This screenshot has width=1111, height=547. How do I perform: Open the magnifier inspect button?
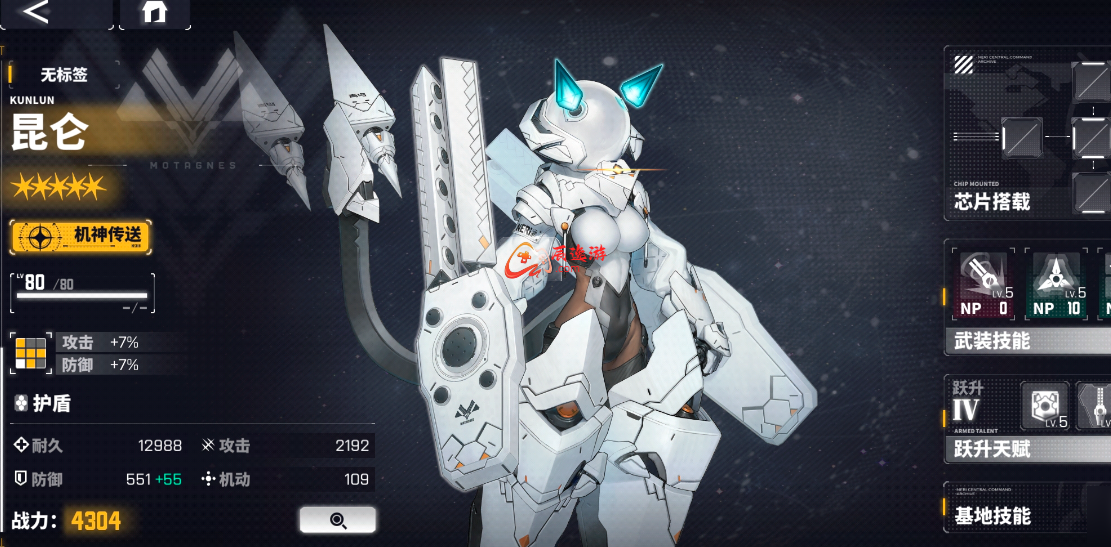tap(337, 520)
